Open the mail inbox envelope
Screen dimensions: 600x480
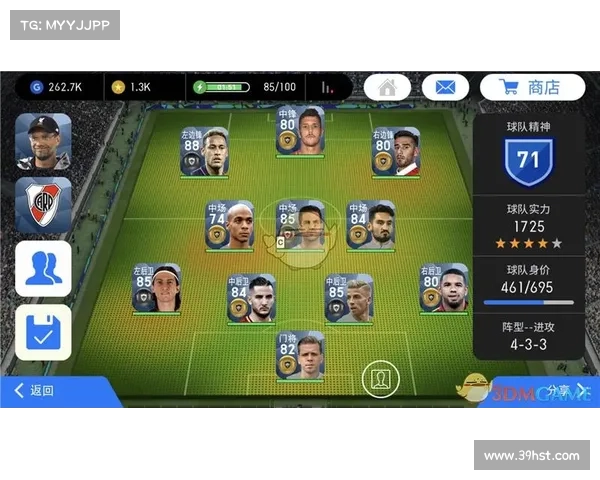pos(445,87)
